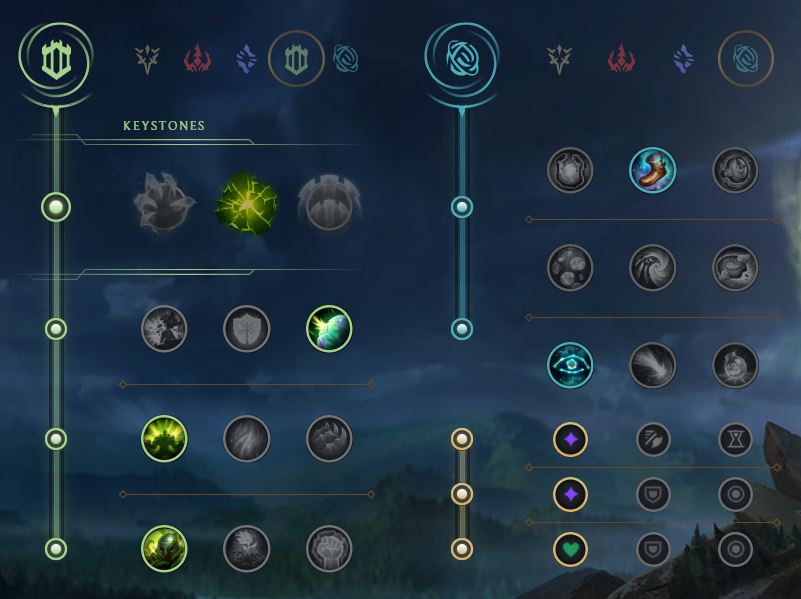The image size is (801, 599).
Task: Choose the Revitalize rune
Action: pyautogui.click(x=247, y=549)
